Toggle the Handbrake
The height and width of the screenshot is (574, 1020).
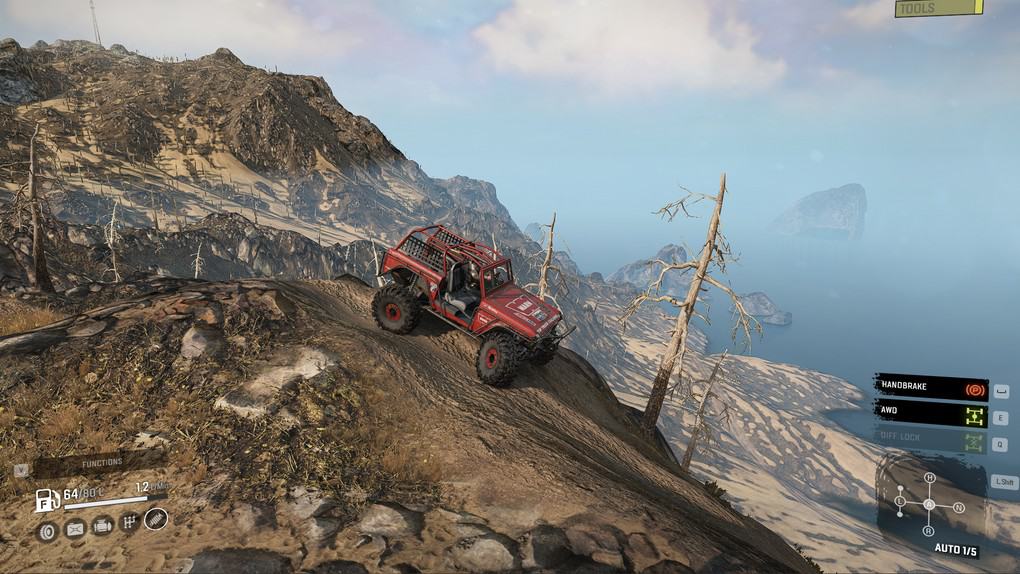point(931,387)
